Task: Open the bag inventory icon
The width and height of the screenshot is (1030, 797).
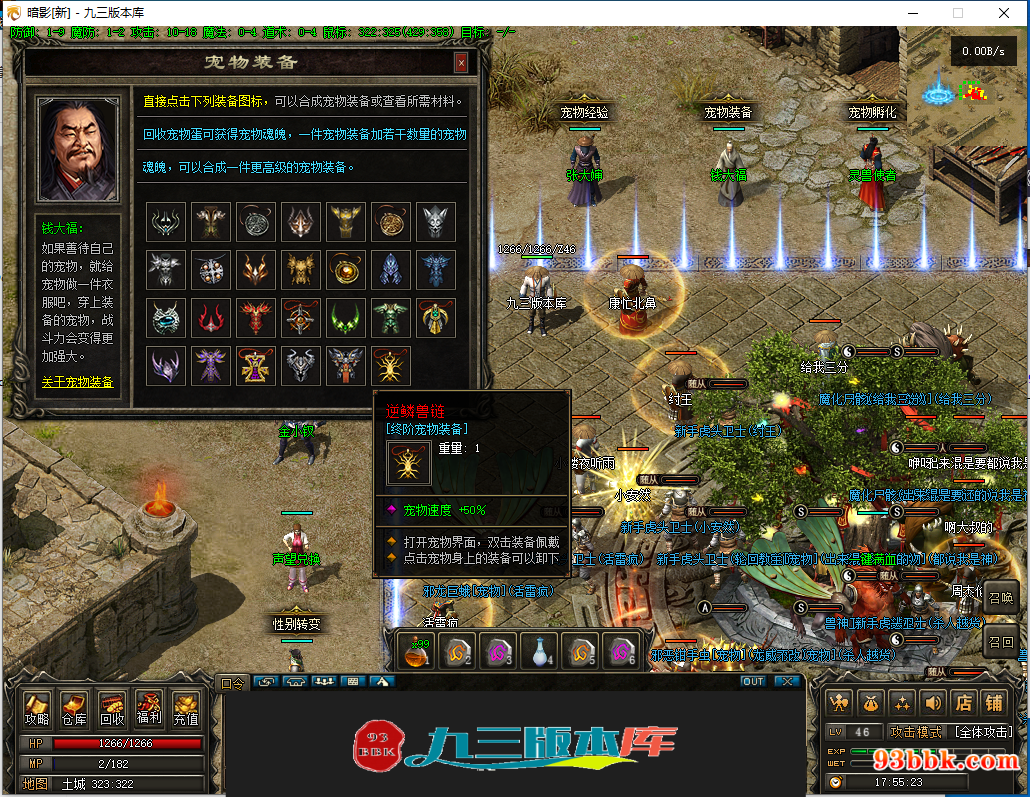Action: [x=871, y=703]
